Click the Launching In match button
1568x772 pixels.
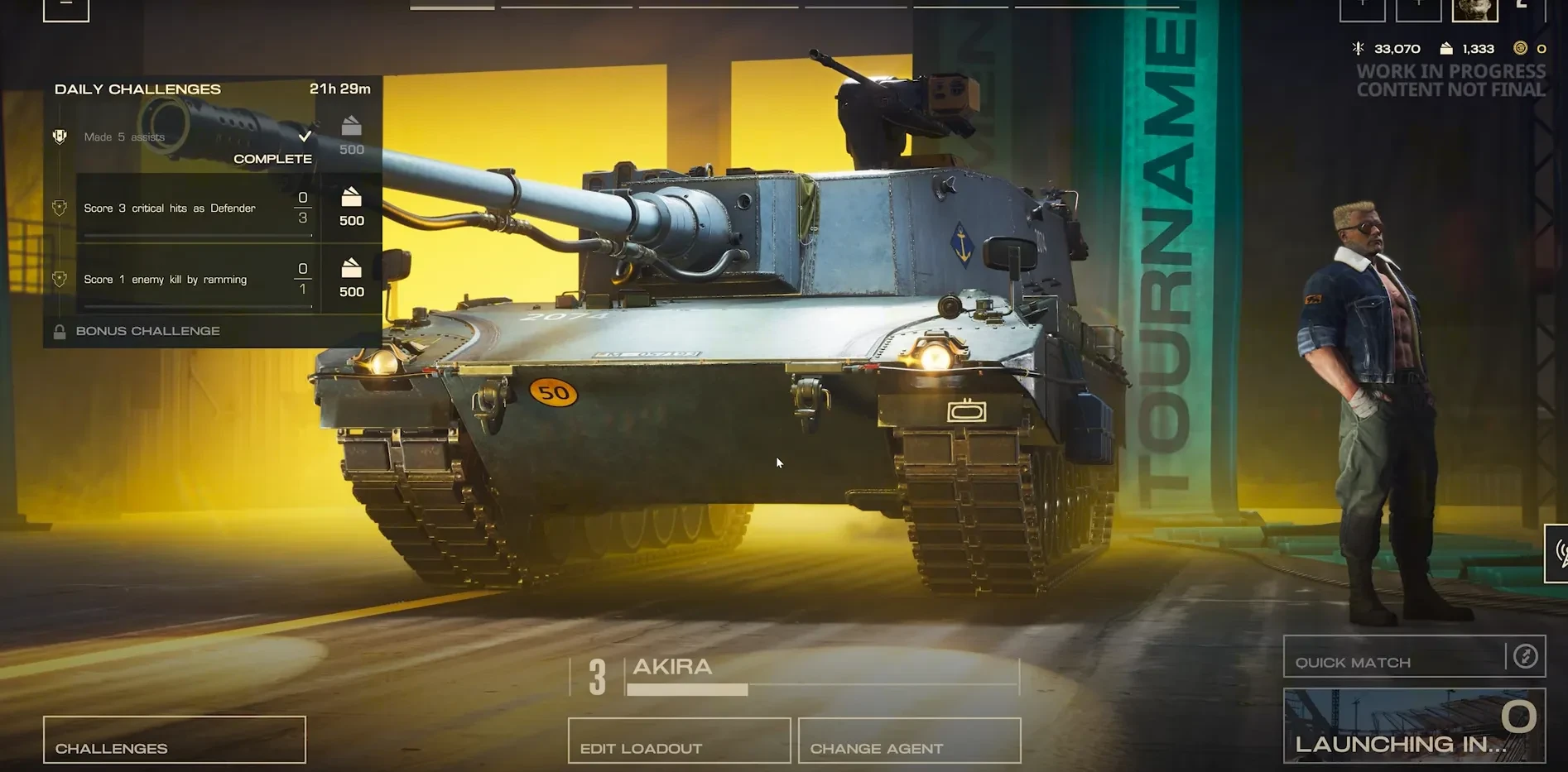pos(1414,726)
